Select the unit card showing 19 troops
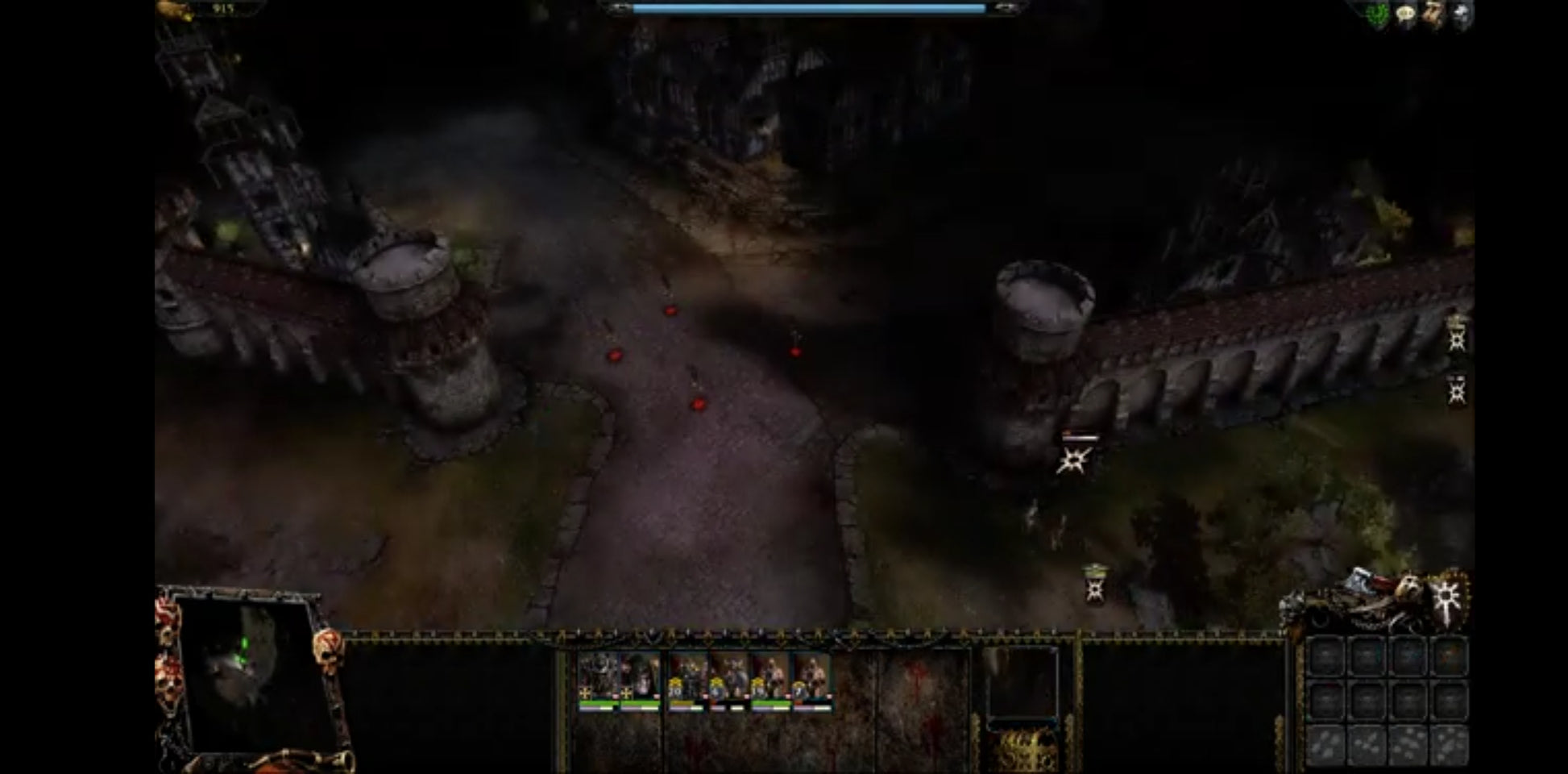1568x774 pixels. (770, 680)
